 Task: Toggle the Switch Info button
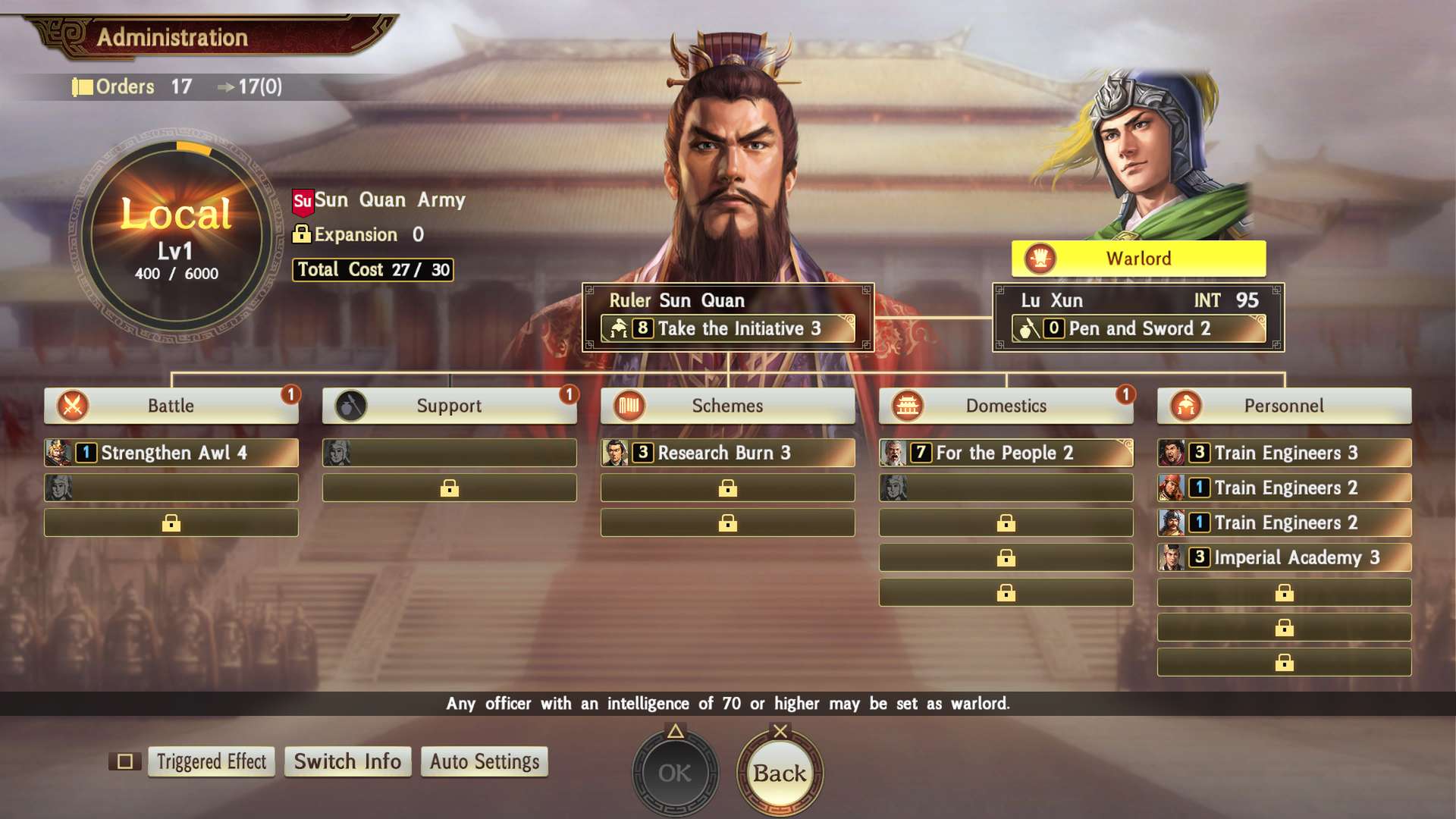[x=347, y=761]
